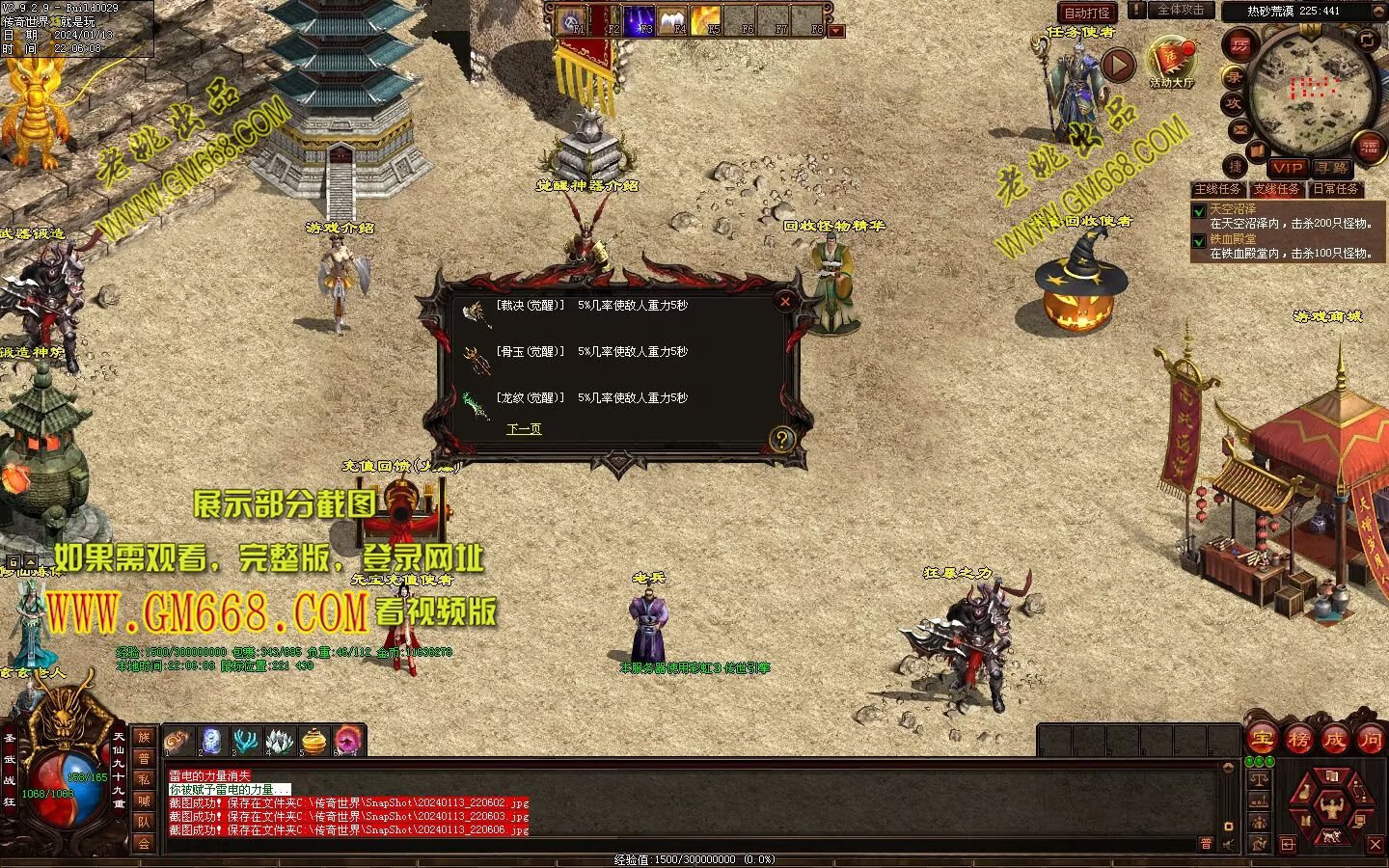Use the golden jar item in hotbar

313,741
